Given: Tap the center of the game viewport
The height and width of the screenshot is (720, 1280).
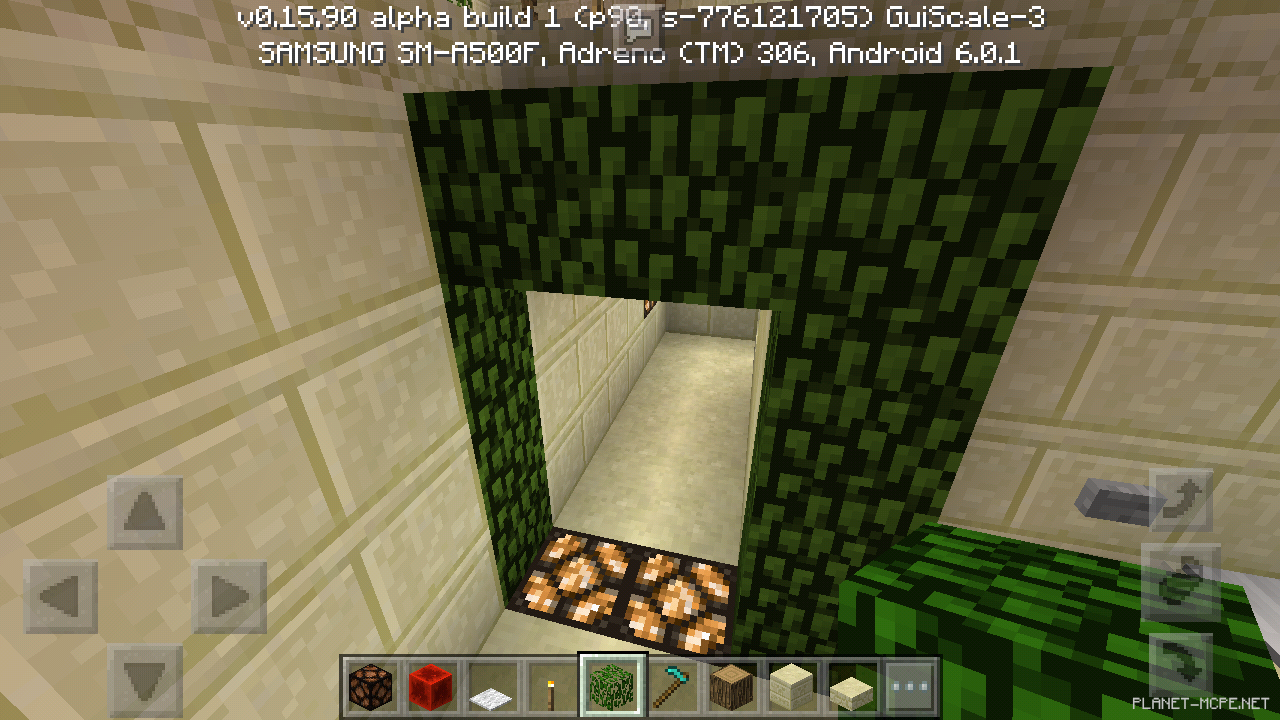Looking at the screenshot, I should click(640, 360).
